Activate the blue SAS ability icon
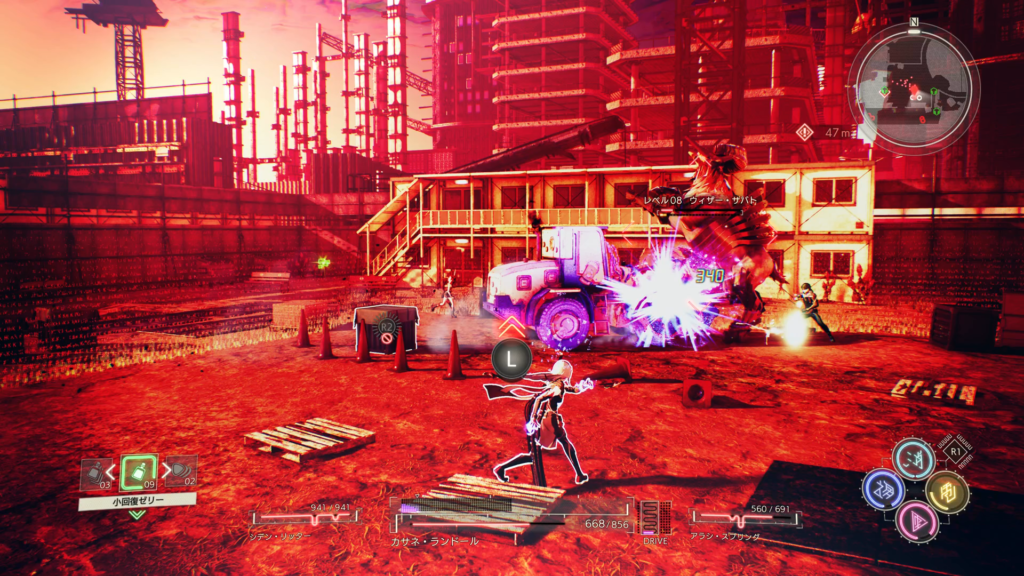Screen dimensions: 1024x576 click(884, 490)
